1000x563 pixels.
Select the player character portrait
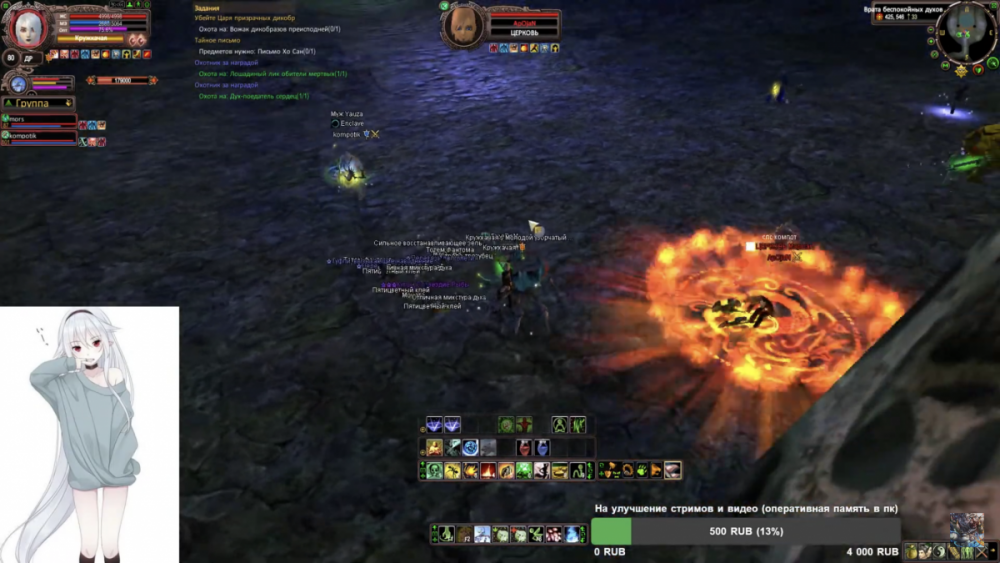[27, 30]
